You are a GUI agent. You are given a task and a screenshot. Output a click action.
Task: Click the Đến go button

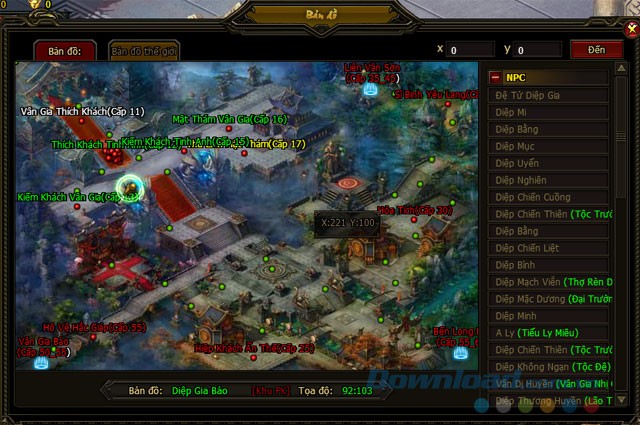595,49
